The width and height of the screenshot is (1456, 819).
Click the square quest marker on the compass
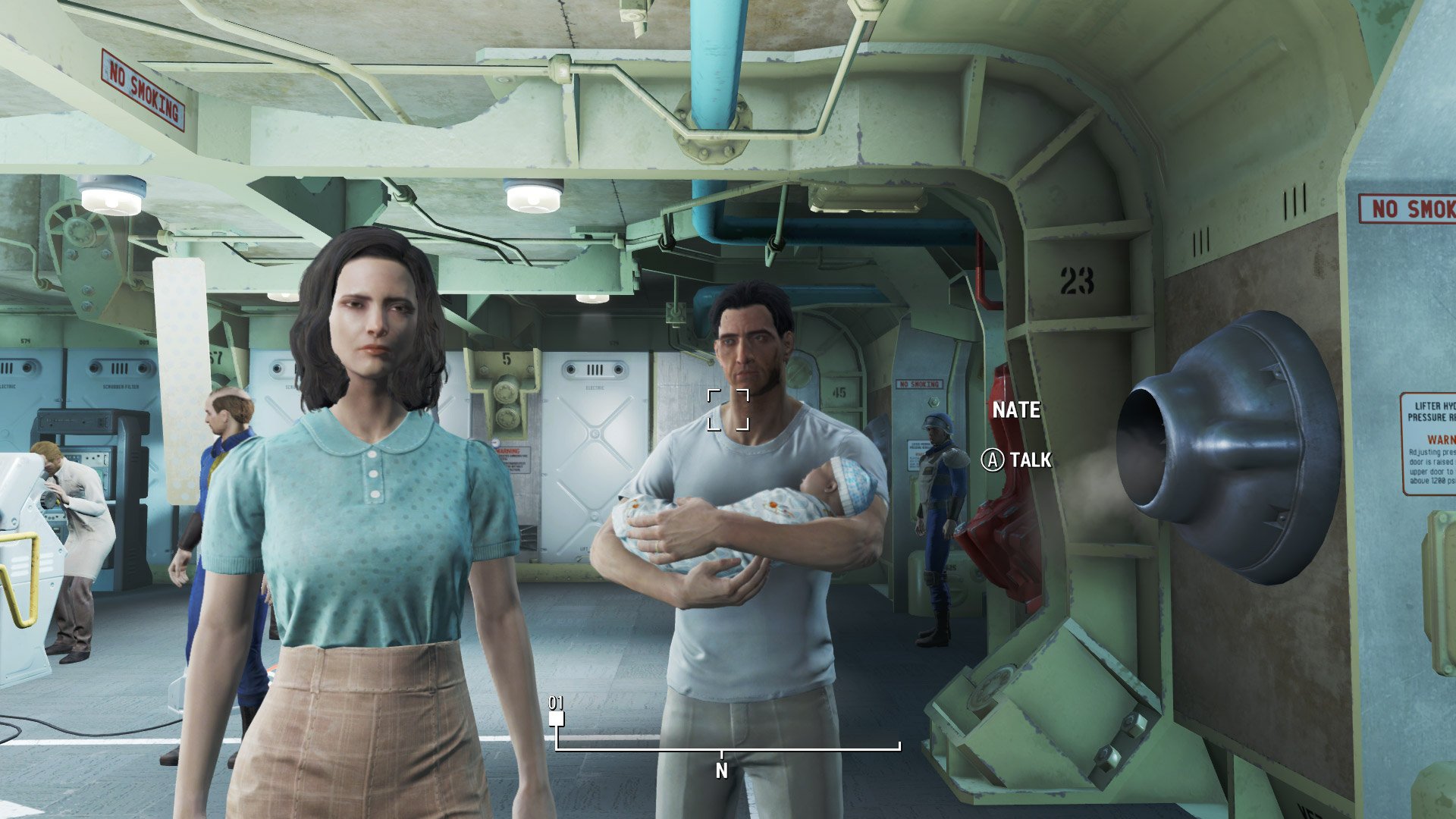[557, 718]
